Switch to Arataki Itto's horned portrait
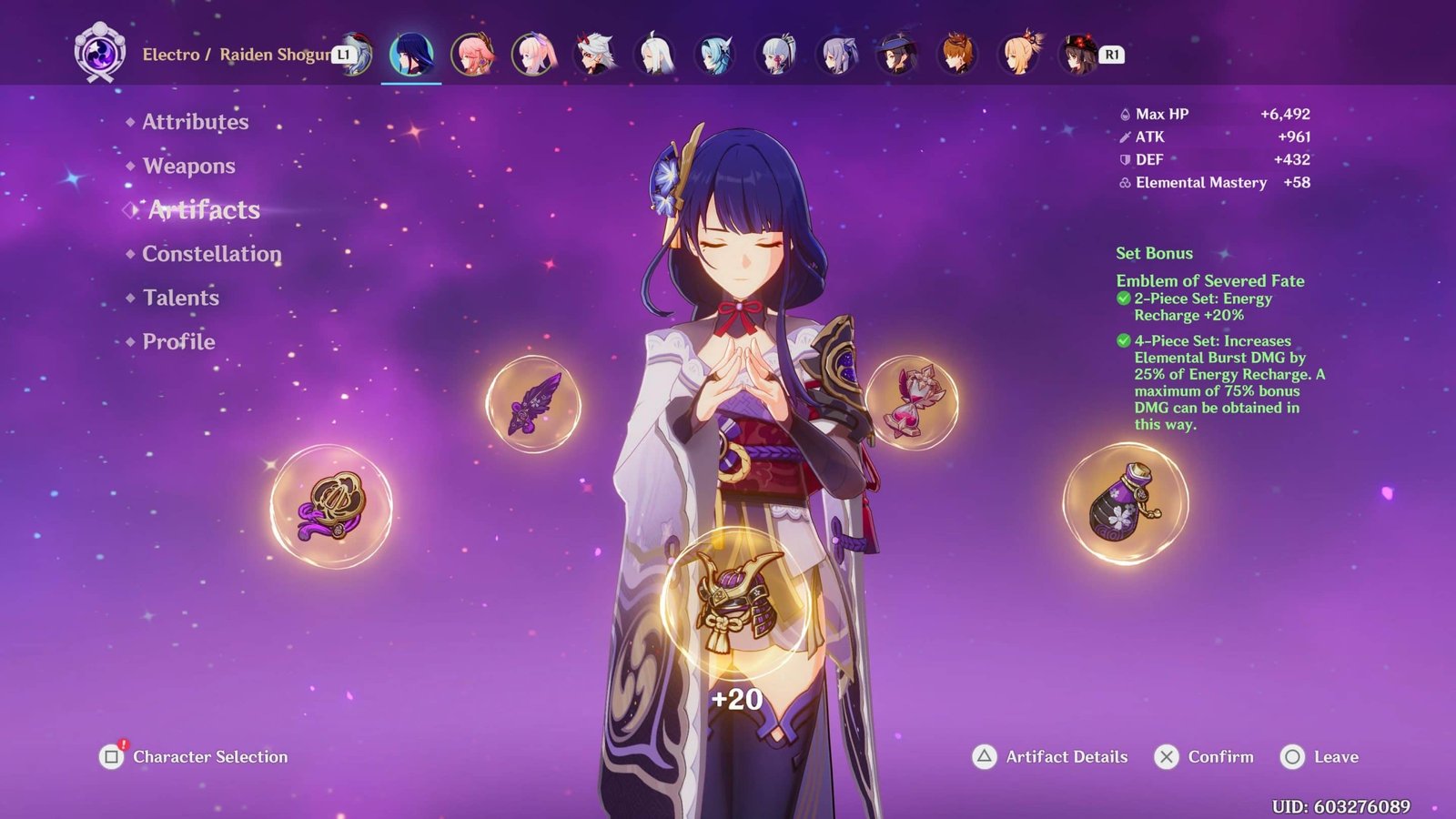The height and width of the screenshot is (819, 1456). [x=594, y=55]
